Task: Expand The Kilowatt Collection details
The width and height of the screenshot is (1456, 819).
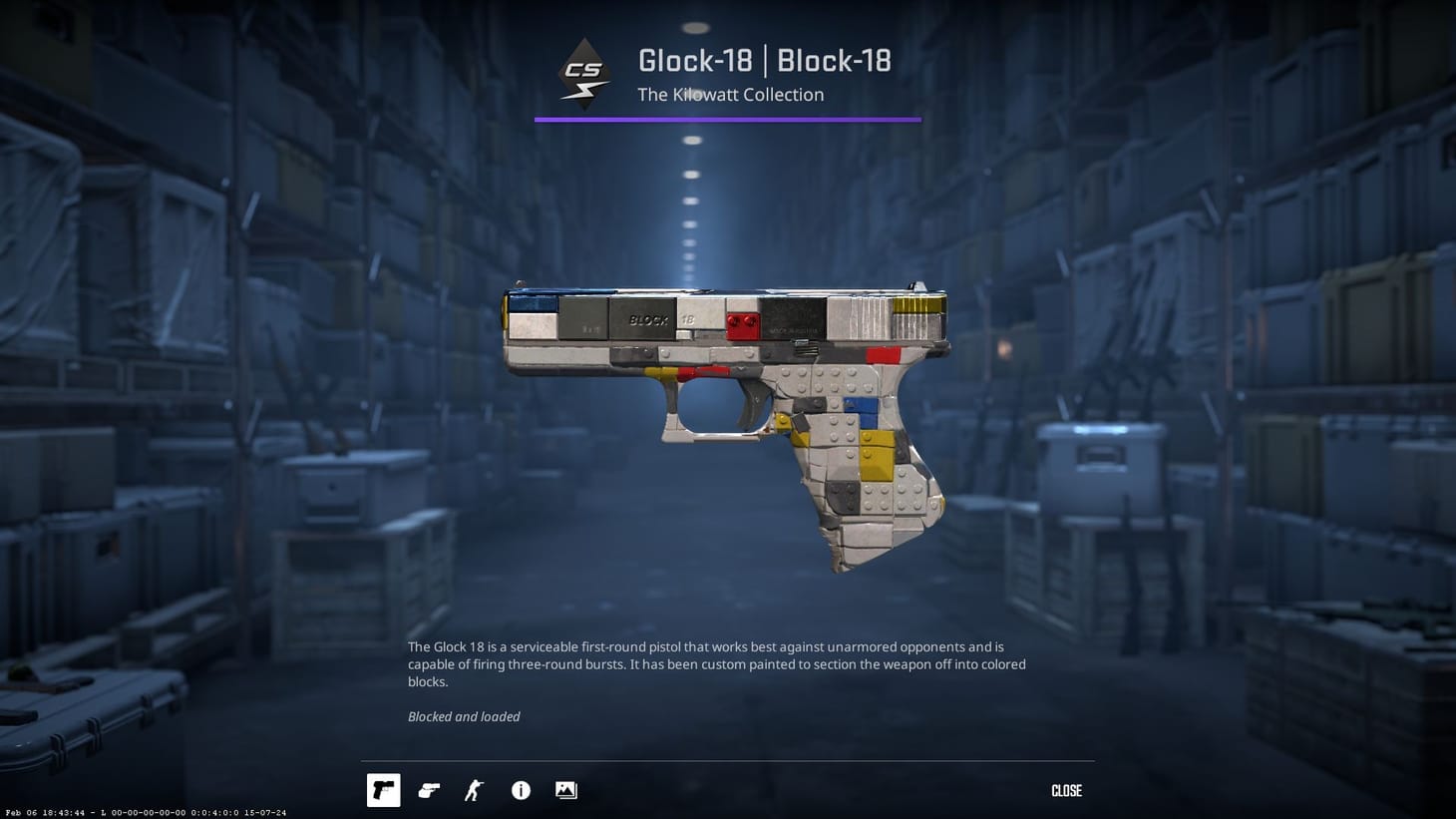Action: pyautogui.click(x=730, y=94)
